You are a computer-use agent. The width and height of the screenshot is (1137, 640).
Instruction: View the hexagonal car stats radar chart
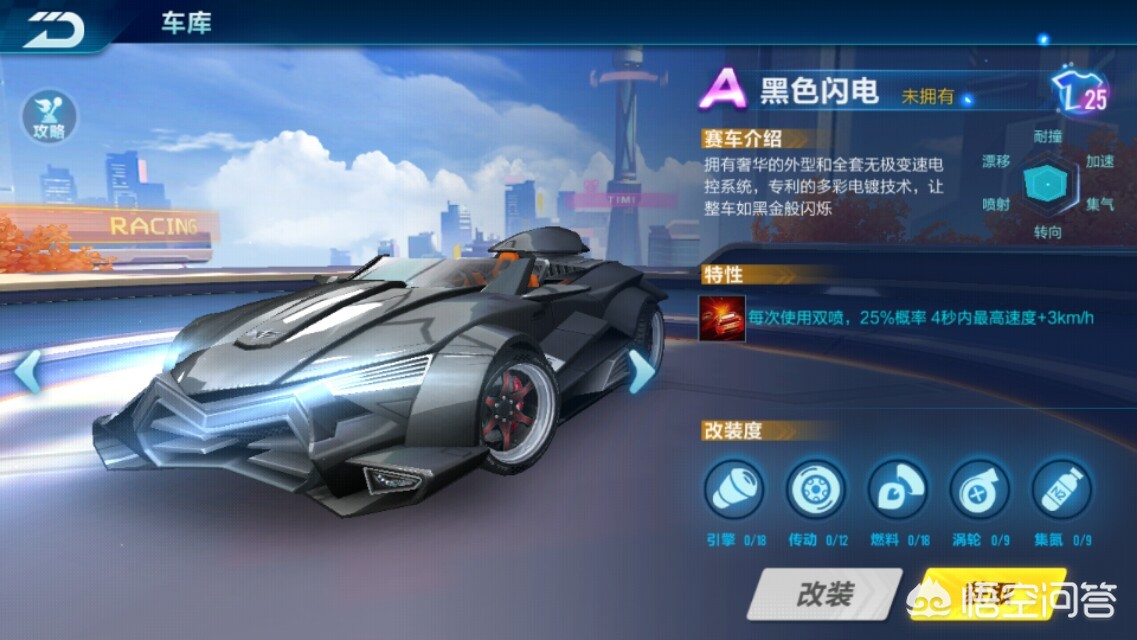(1047, 183)
